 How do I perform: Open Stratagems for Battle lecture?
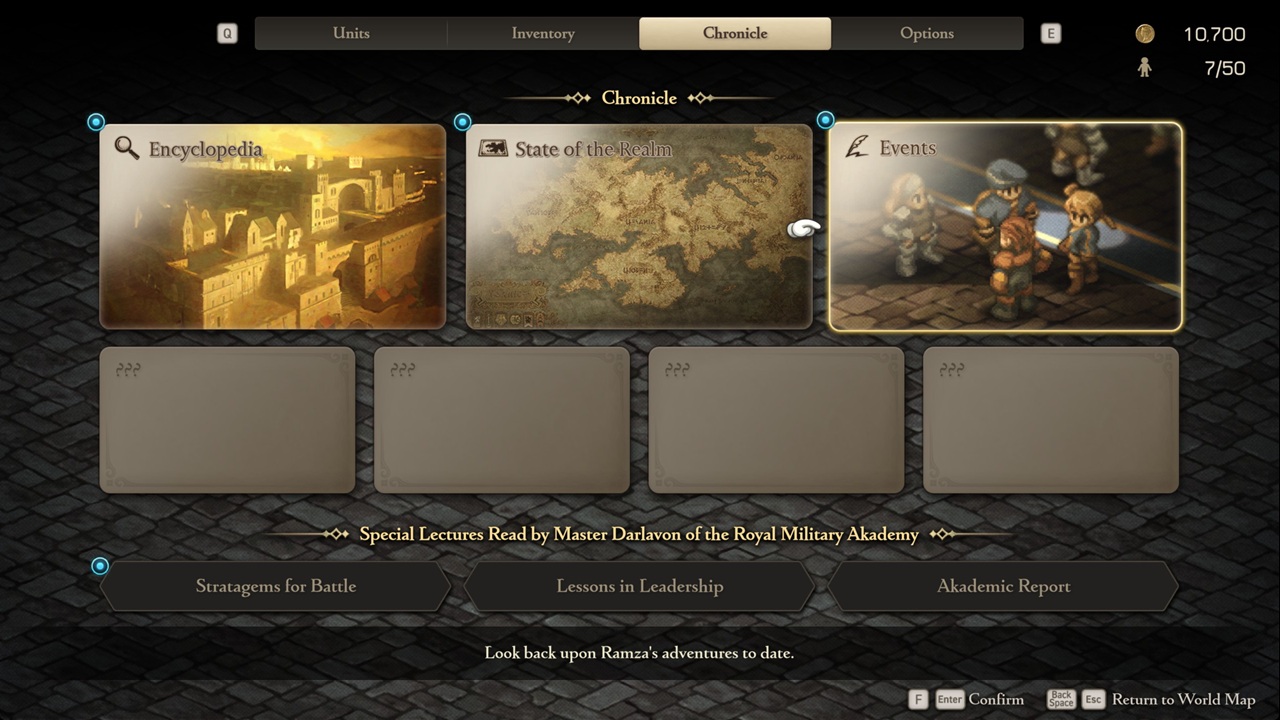(x=276, y=586)
